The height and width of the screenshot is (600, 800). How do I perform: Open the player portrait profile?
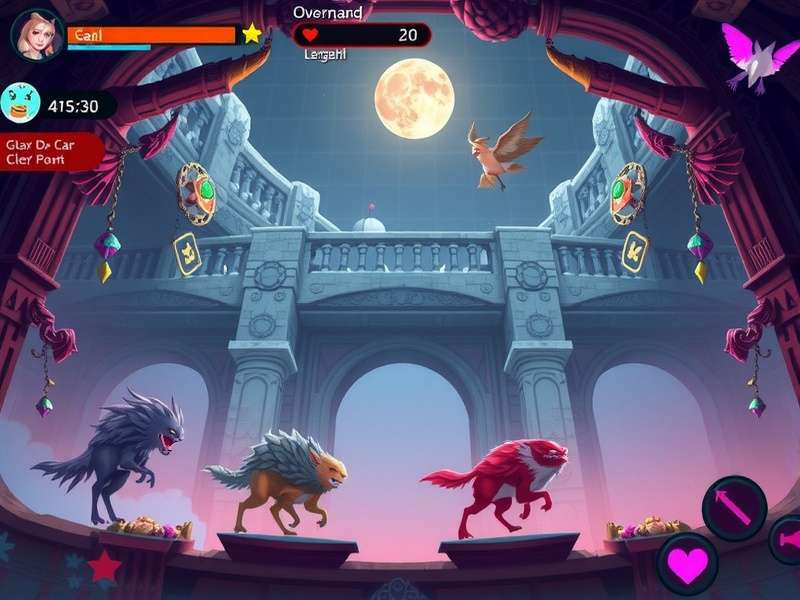(x=37, y=34)
